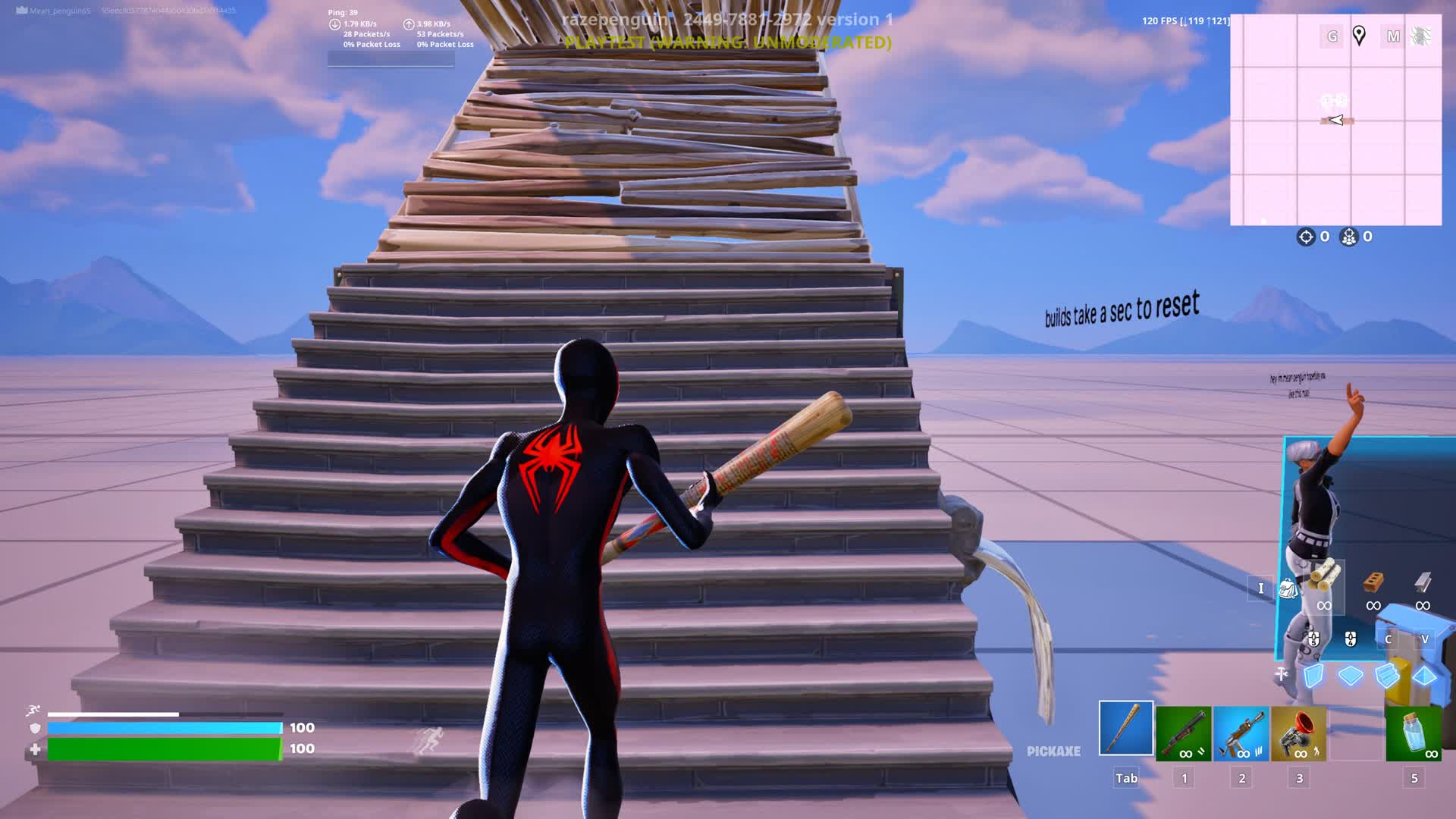Click the map pin icon above the minimap
The height and width of the screenshot is (819, 1456).
click(x=1360, y=35)
